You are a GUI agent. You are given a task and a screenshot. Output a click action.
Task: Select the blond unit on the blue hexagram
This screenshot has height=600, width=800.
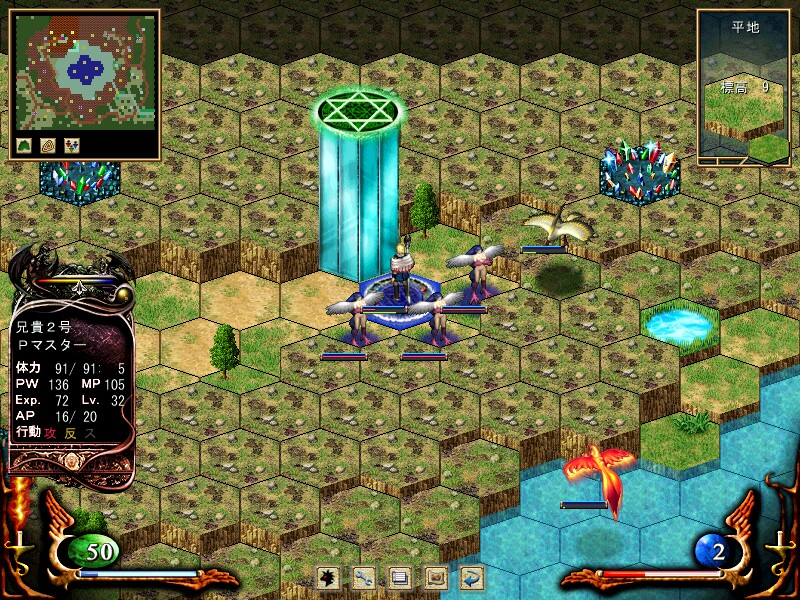click(403, 272)
